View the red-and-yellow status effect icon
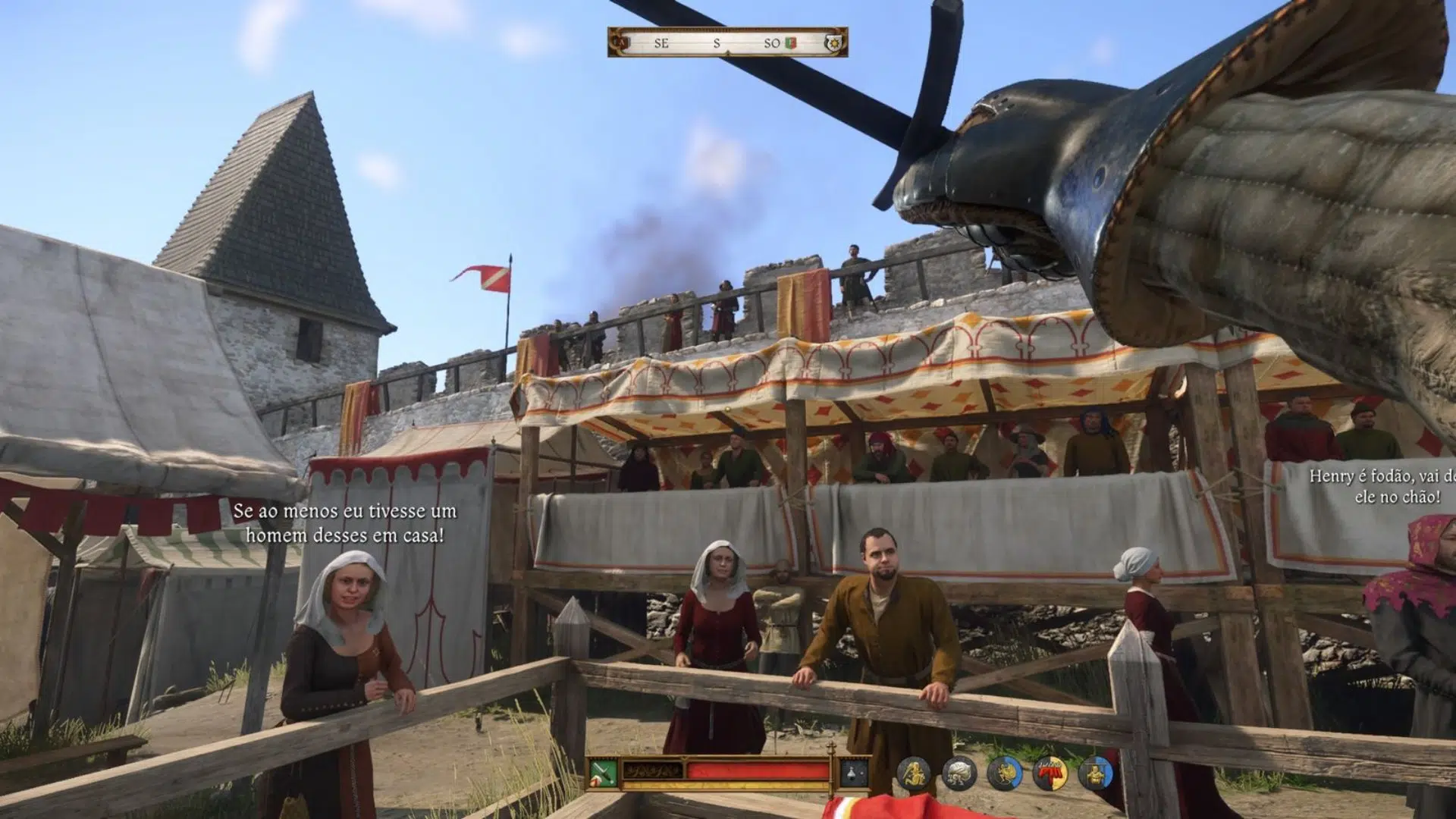 [1050, 774]
